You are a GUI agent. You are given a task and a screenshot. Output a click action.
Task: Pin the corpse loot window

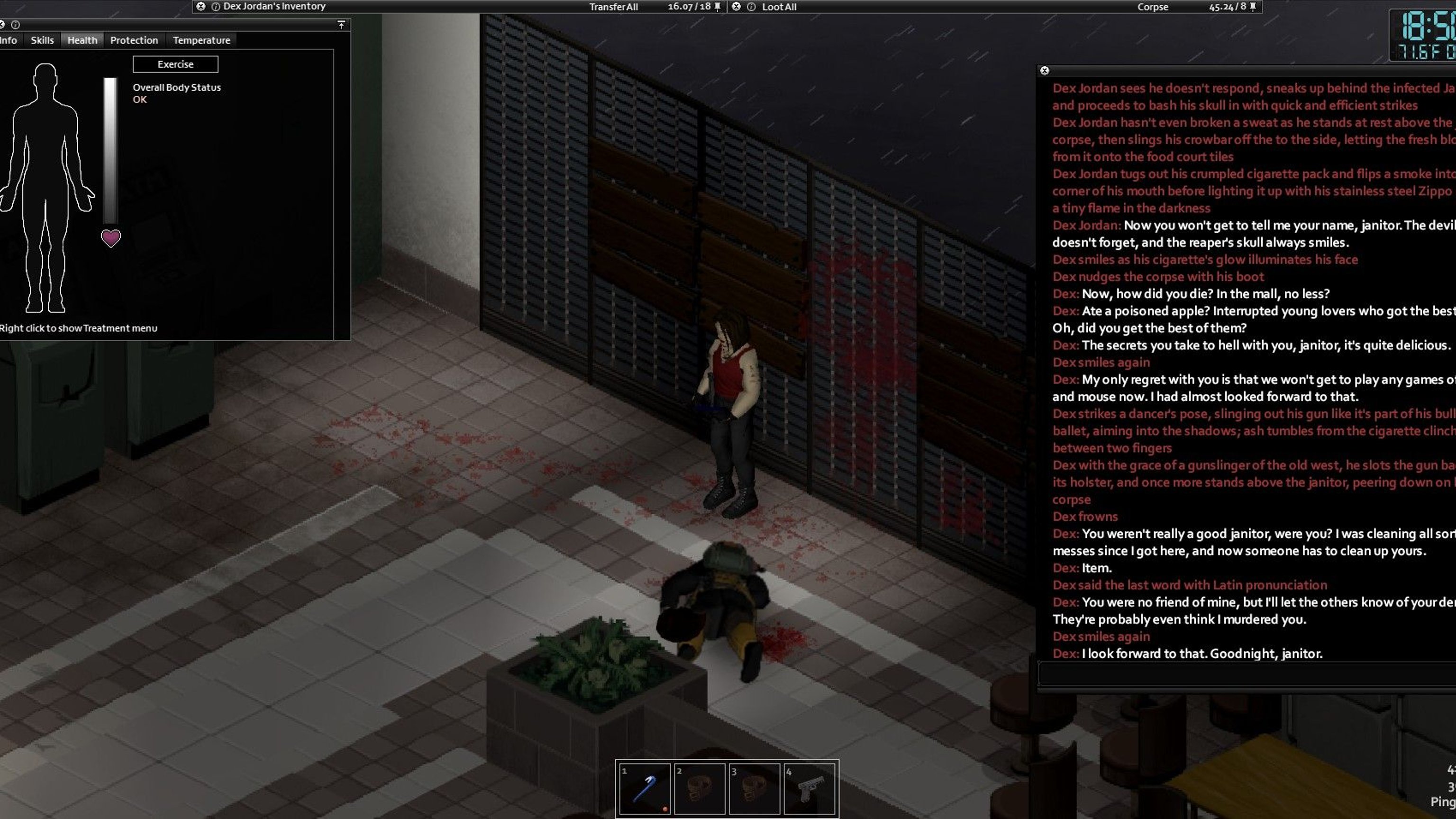coord(1253,7)
